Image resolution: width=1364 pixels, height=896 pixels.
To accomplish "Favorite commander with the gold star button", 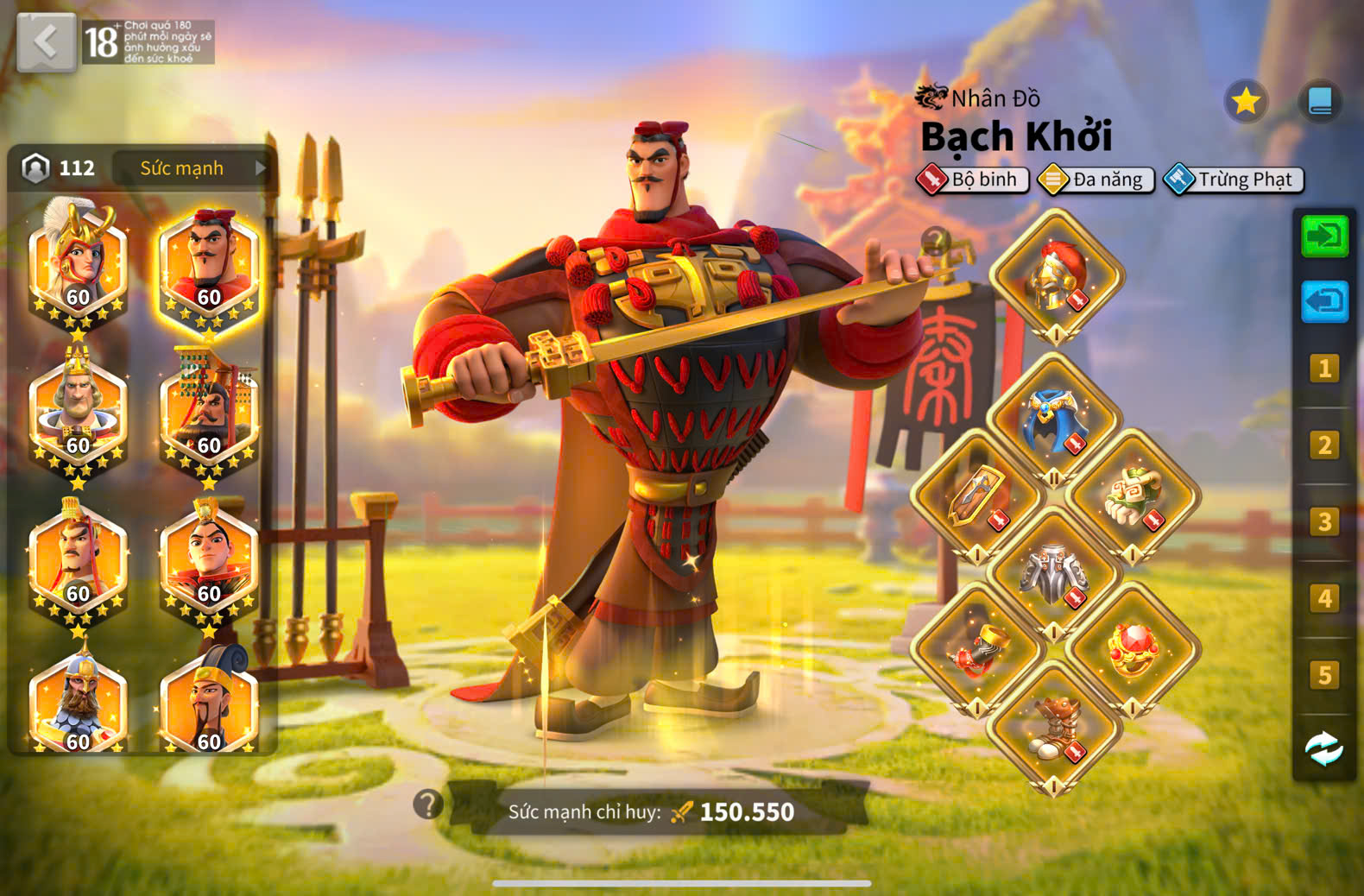I will coord(1246,102).
